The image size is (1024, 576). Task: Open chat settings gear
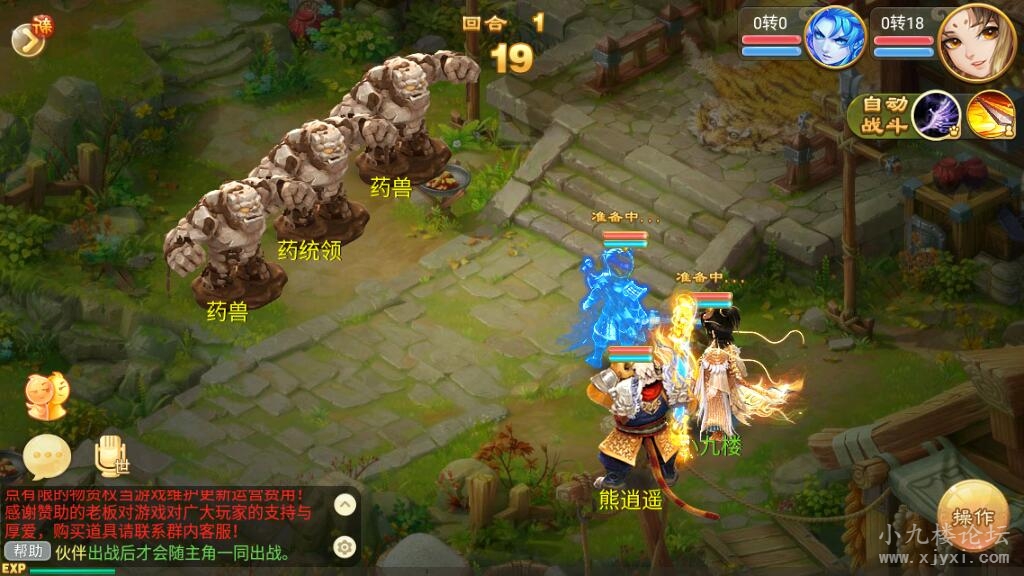coord(344,546)
